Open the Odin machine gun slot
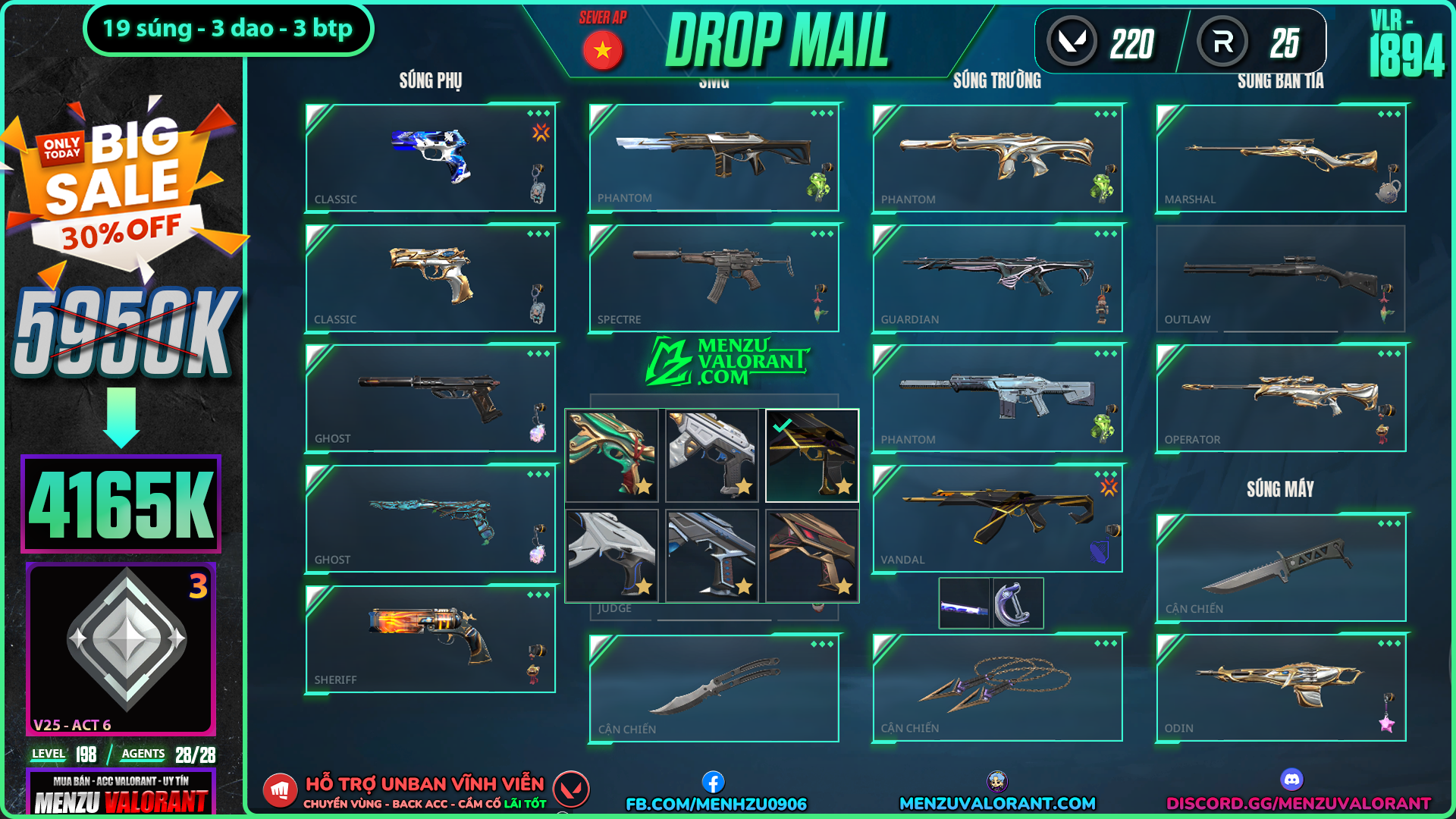This screenshot has width=1456, height=819. 1281,688
